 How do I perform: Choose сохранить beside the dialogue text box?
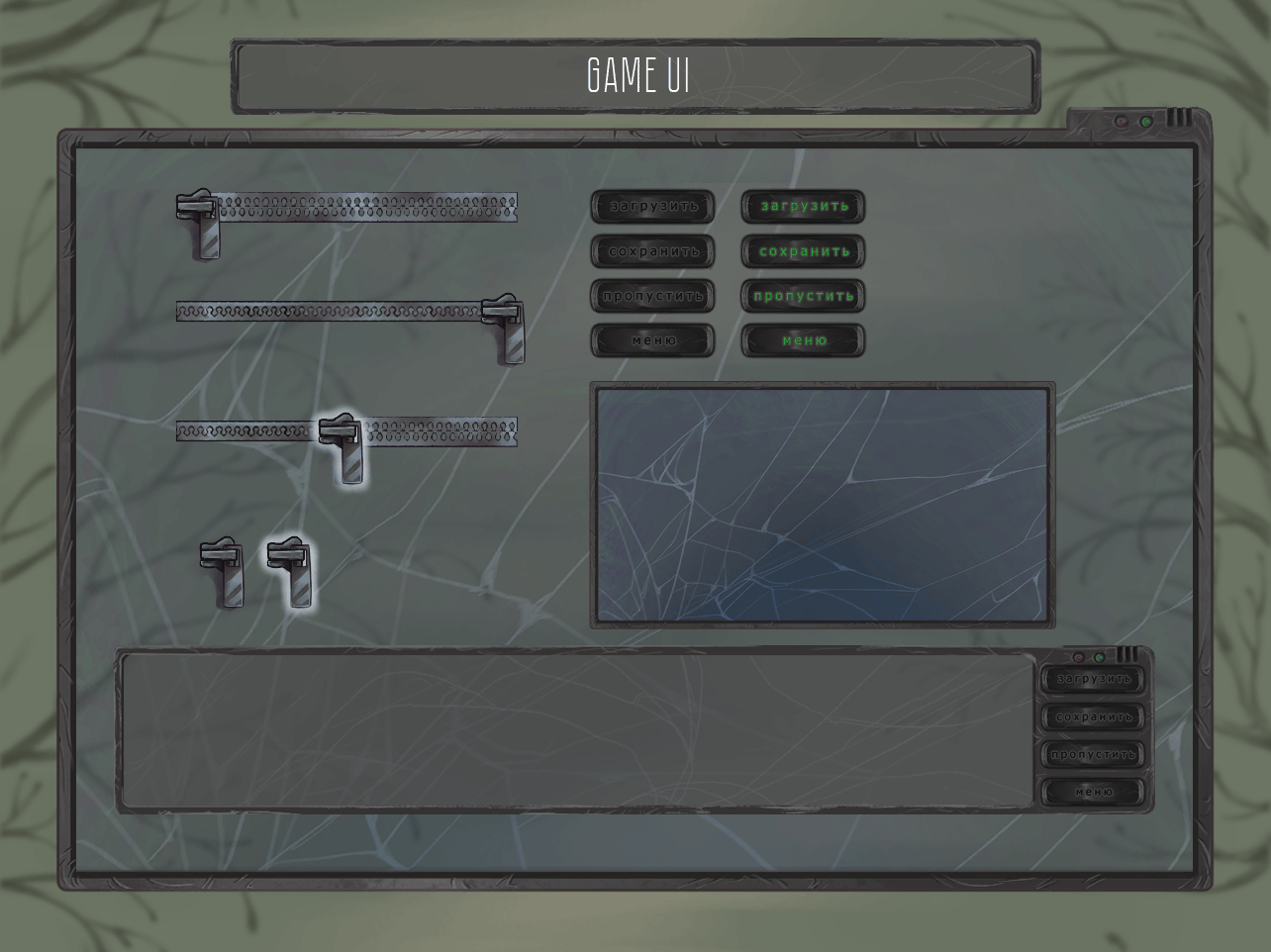tap(1093, 716)
